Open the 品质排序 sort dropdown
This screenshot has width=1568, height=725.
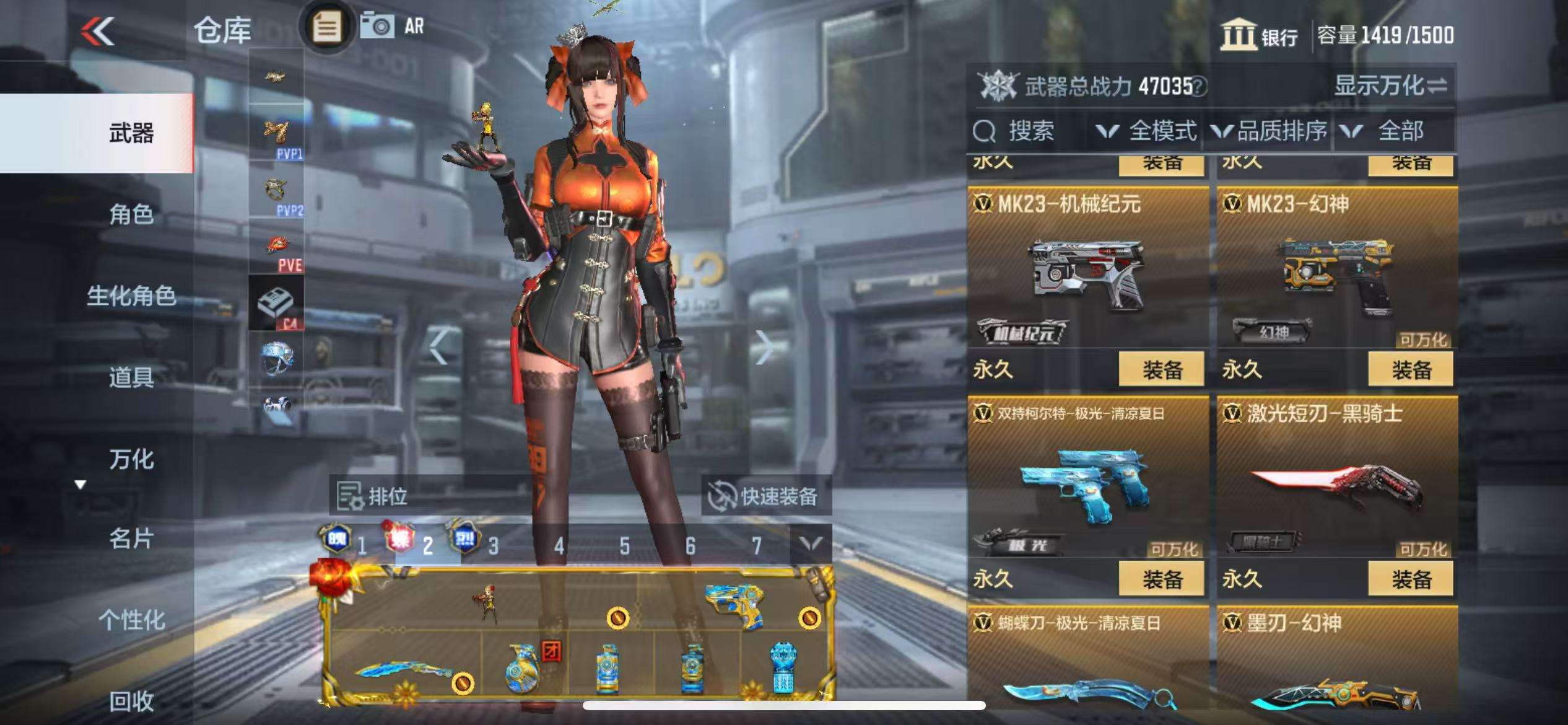point(1270,131)
